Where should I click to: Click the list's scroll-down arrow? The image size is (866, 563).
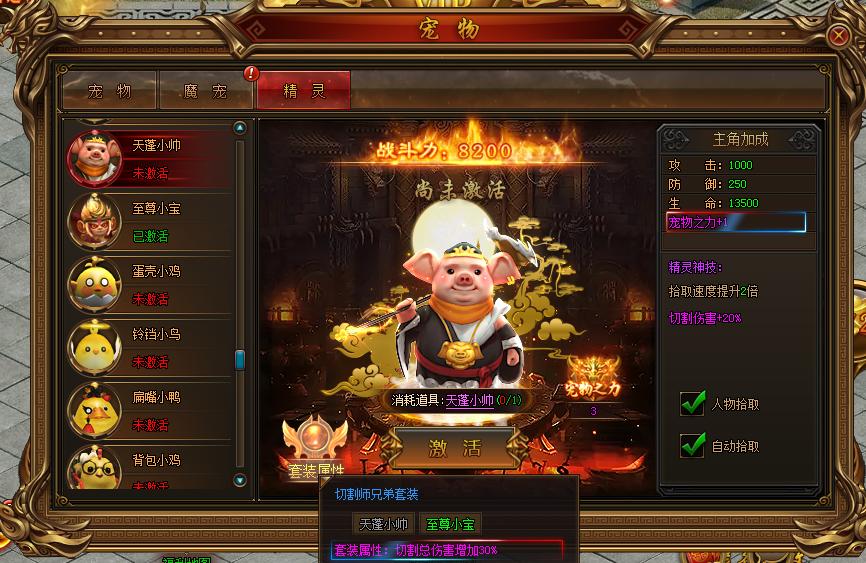(x=239, y=480)
